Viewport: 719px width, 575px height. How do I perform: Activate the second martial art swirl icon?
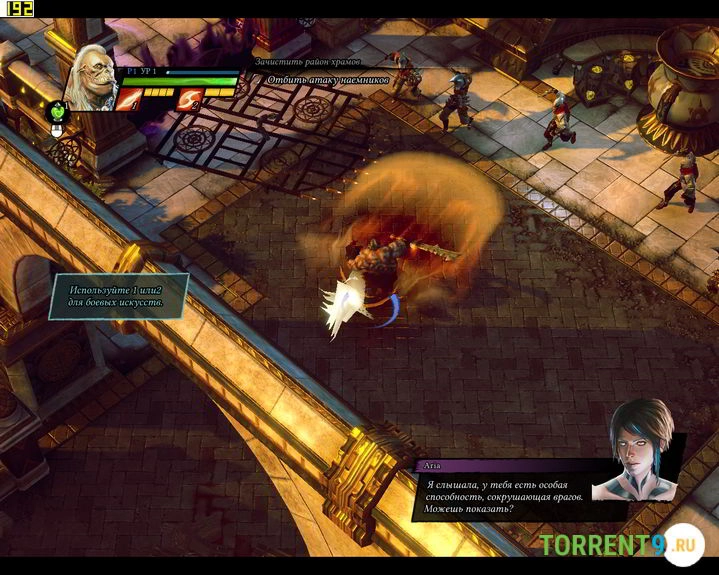tap(188, 97)
